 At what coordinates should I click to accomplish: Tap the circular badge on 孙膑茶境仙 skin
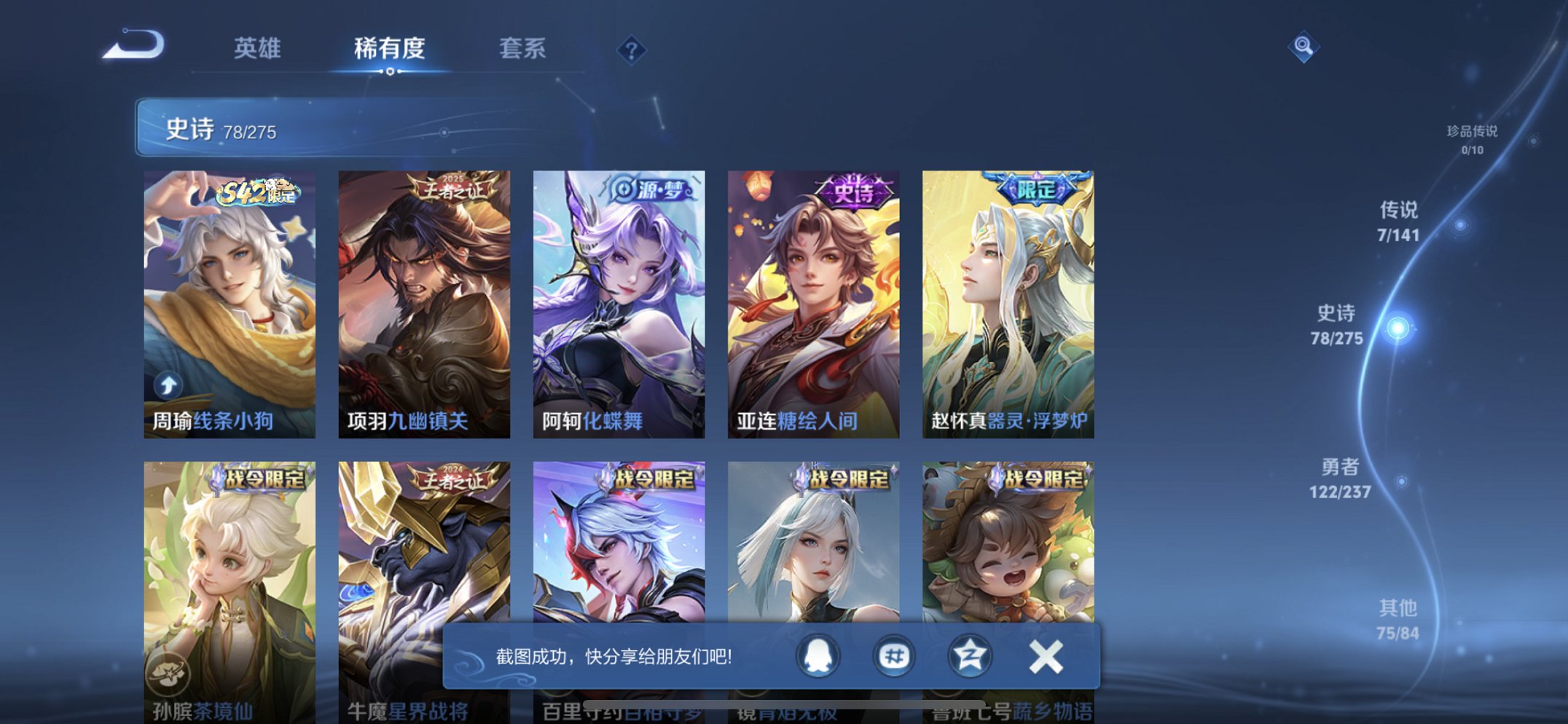pos(170,675)
